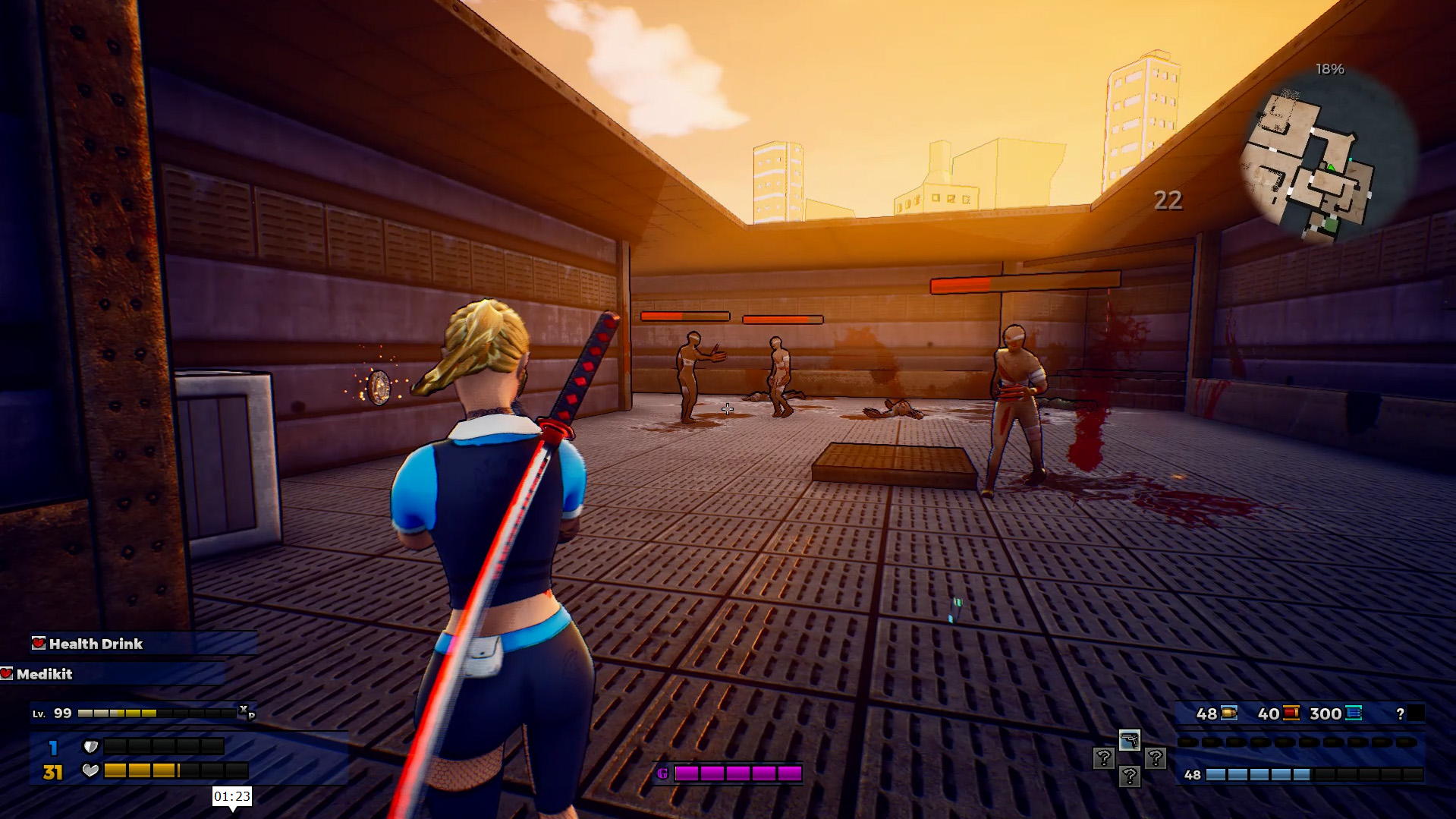Click the yellow bullet ammo icon

tap(1229, 713)
